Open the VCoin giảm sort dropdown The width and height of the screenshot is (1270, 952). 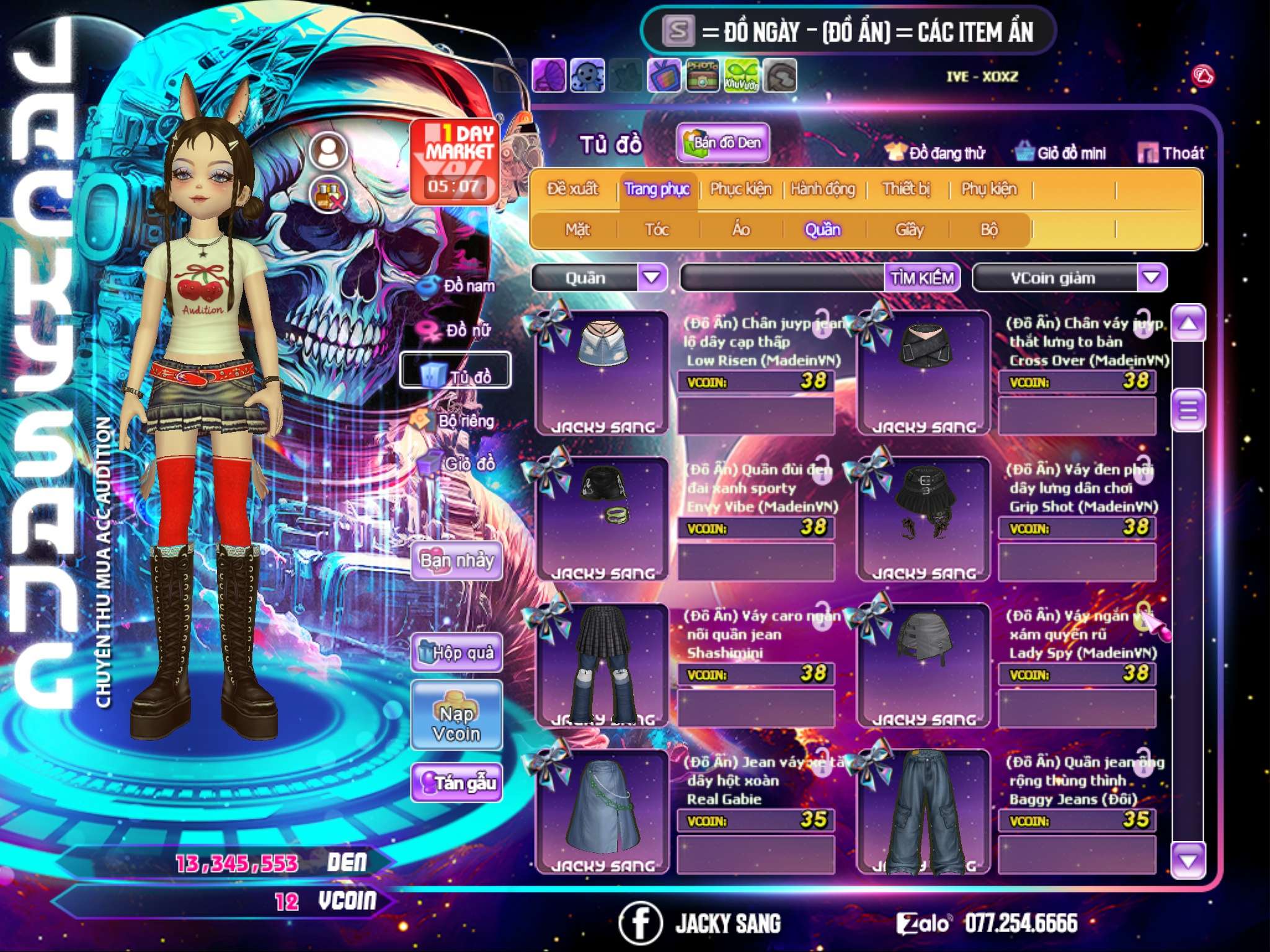tap(1152, 277)
